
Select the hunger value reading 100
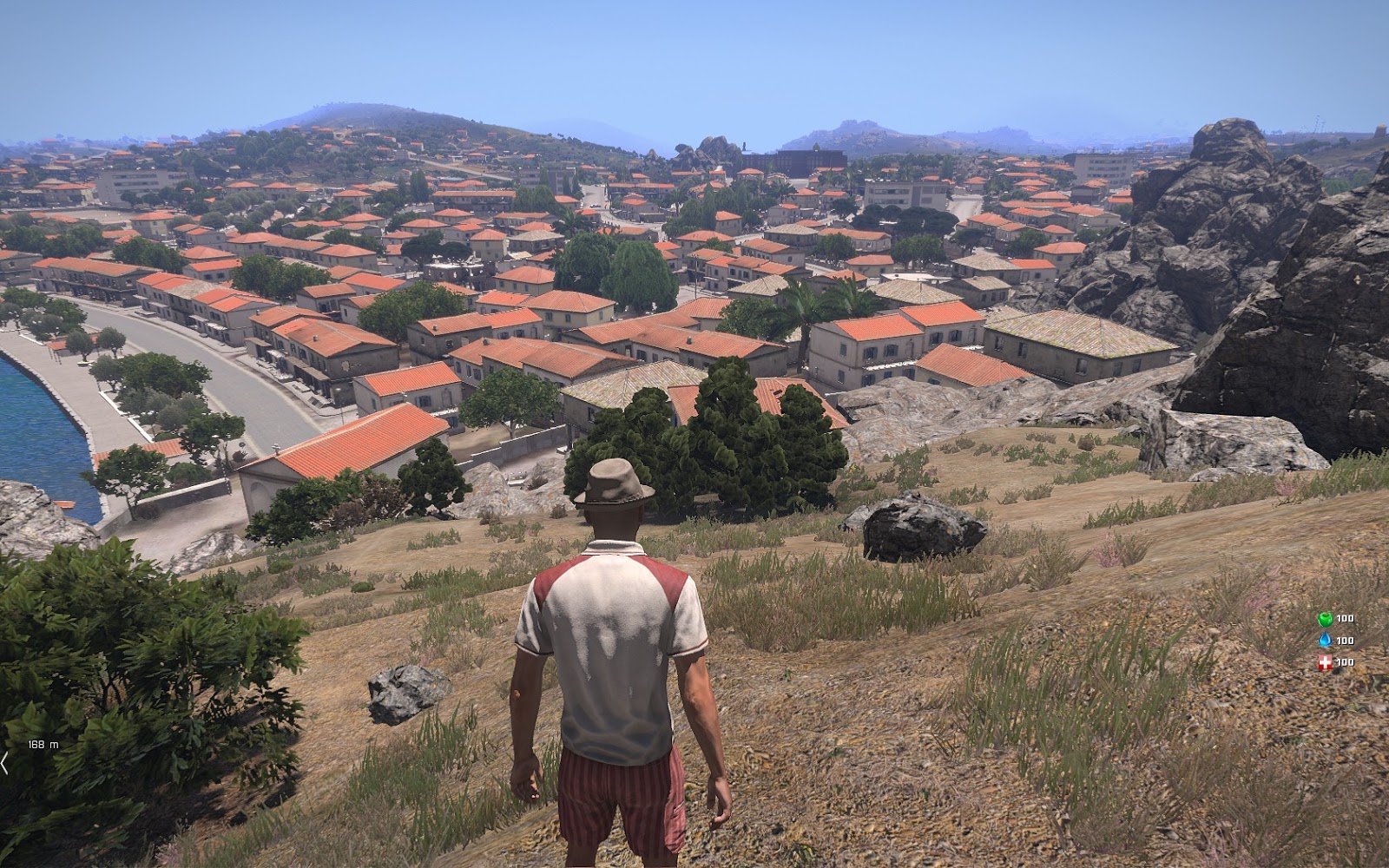tap(1345, 618)
